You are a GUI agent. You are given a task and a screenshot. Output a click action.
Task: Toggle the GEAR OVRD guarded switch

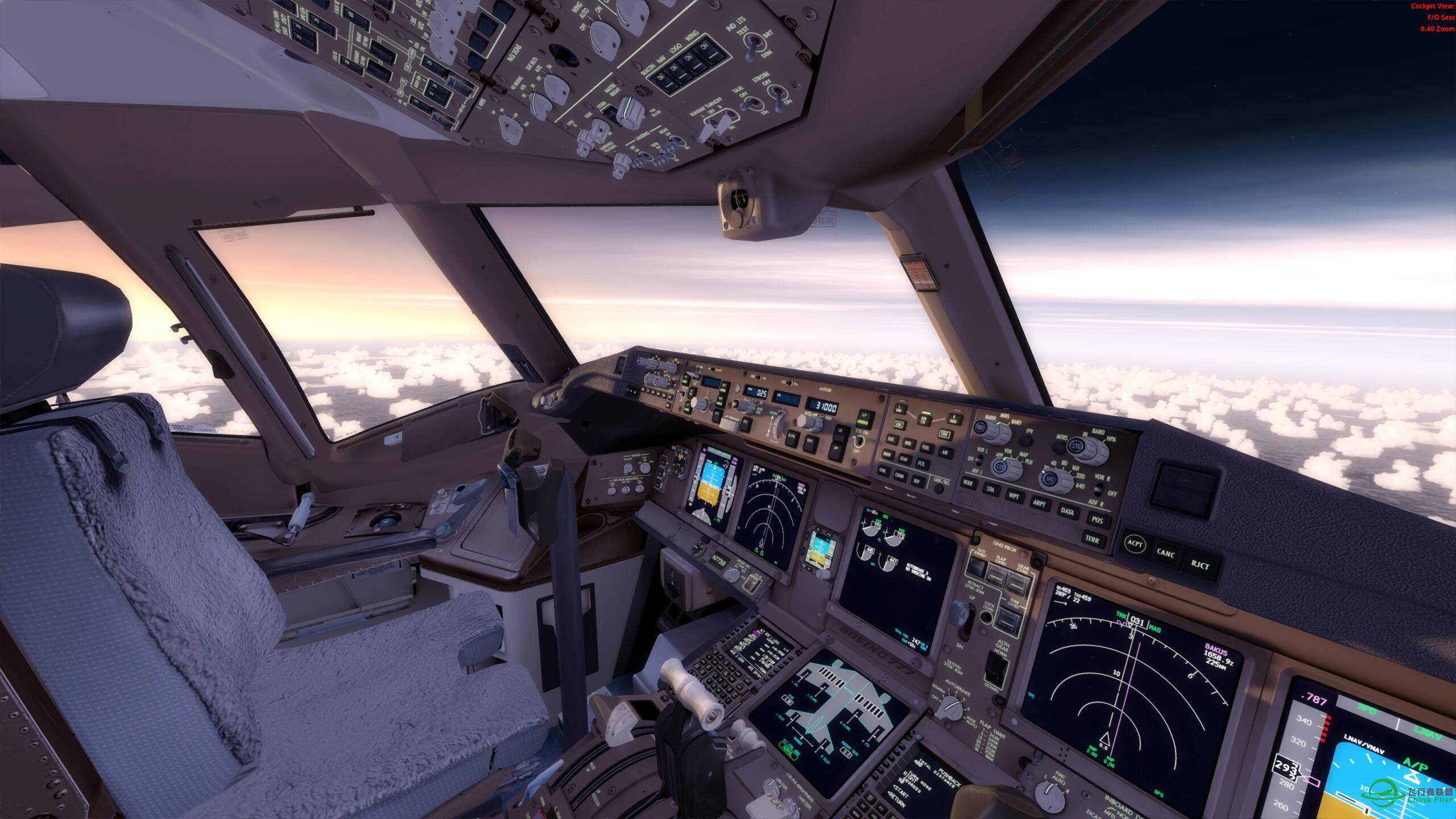pyautogui.click(x=1017, y=582)
